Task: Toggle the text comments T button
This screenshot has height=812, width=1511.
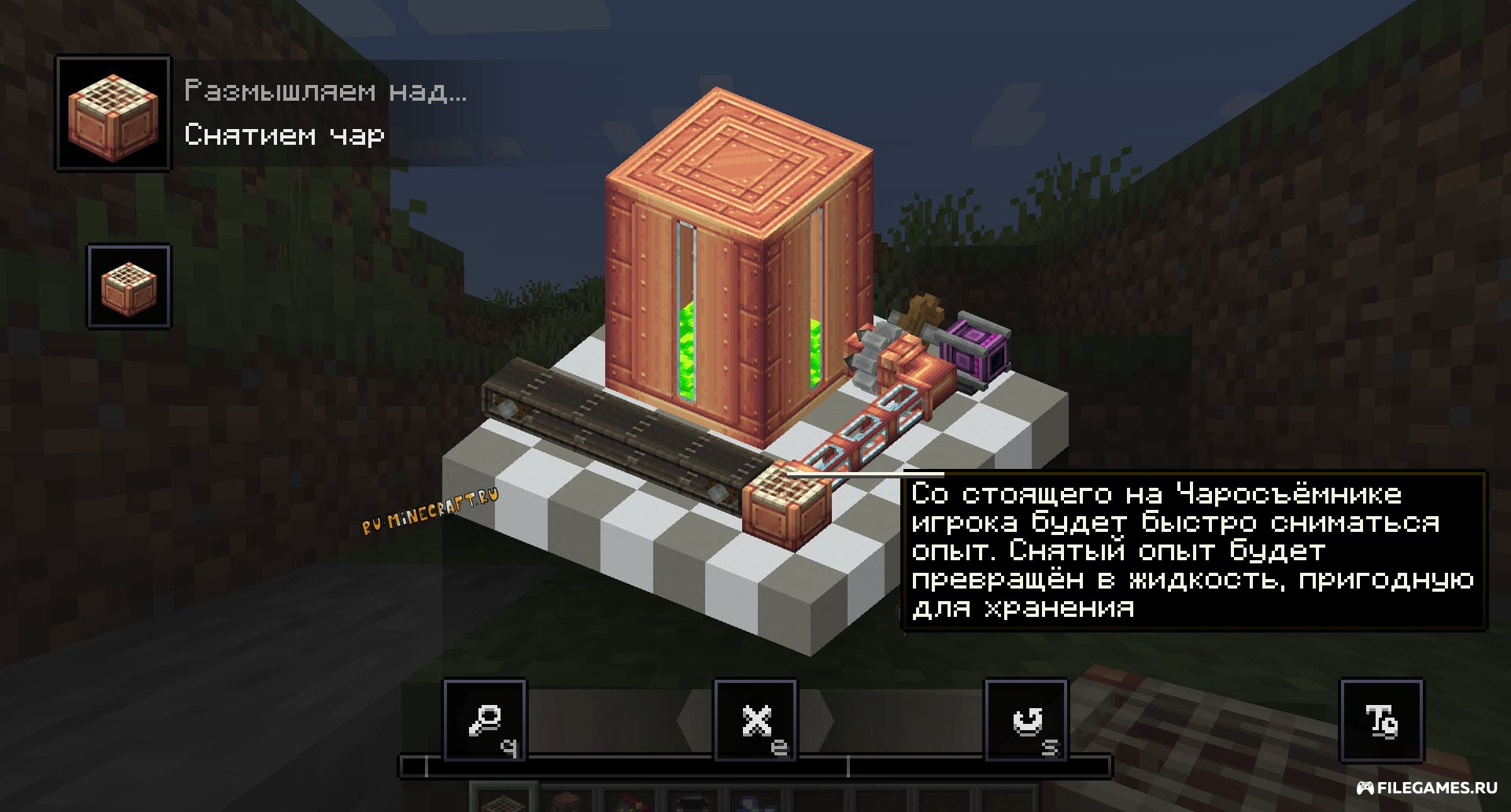Action: click(1381, 721)
